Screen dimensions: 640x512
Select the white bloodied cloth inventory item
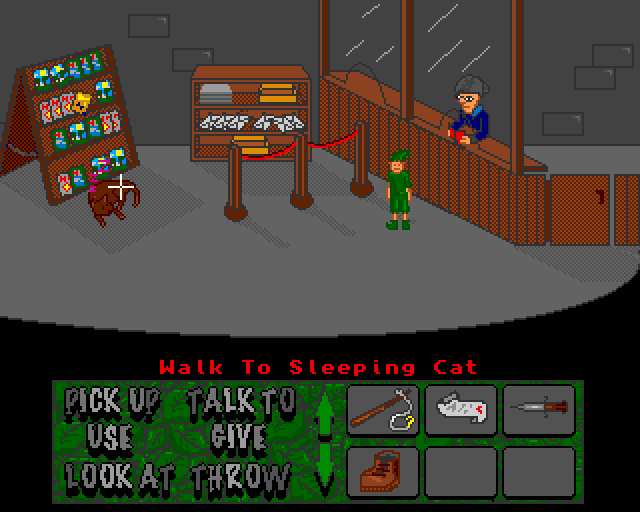pyautogui.click(x=461, y=409)
